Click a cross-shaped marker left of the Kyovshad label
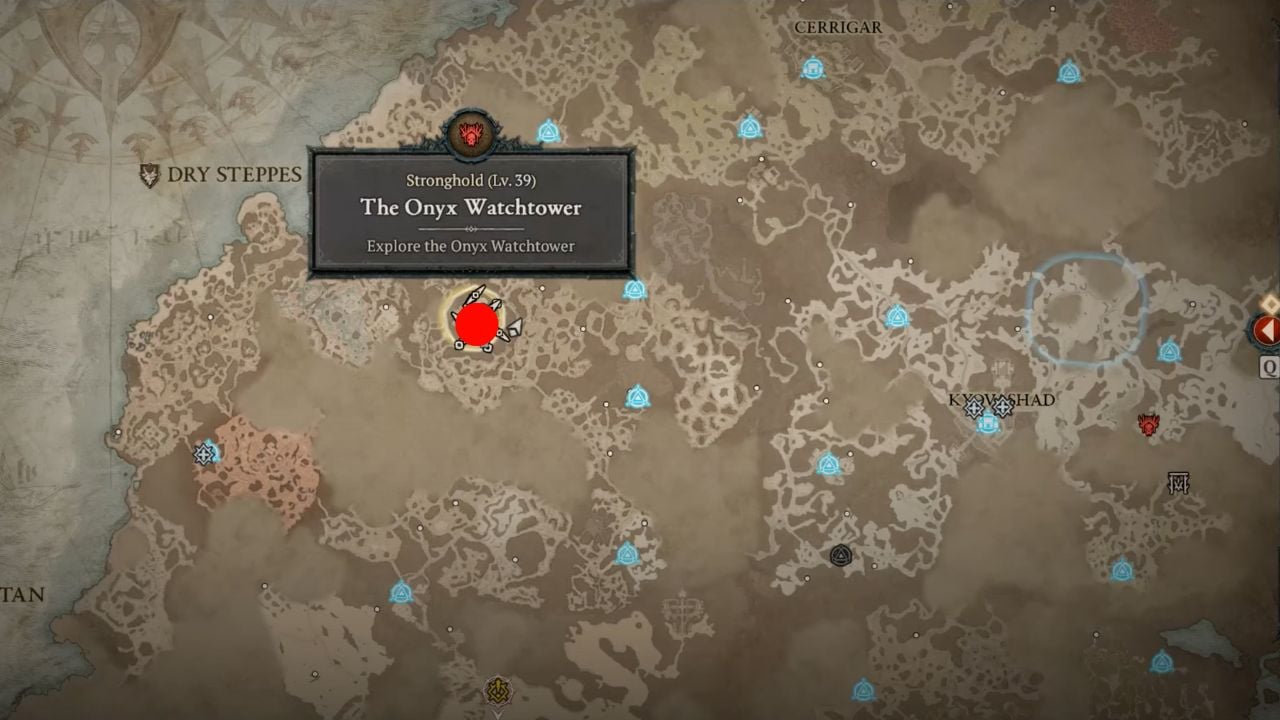The width and height of the screenshot is (1280, 720). pyautogui.click(x=974, y=408)
